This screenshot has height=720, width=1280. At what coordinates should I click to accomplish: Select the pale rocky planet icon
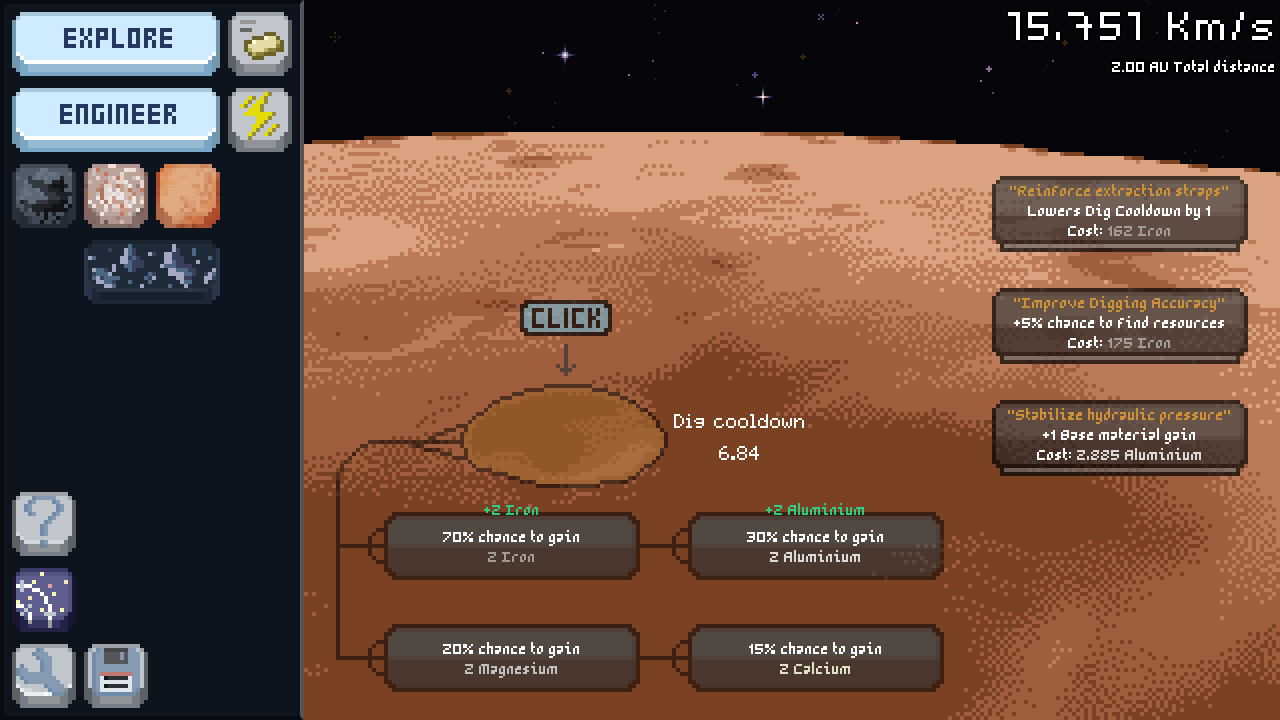pos(115,195)
